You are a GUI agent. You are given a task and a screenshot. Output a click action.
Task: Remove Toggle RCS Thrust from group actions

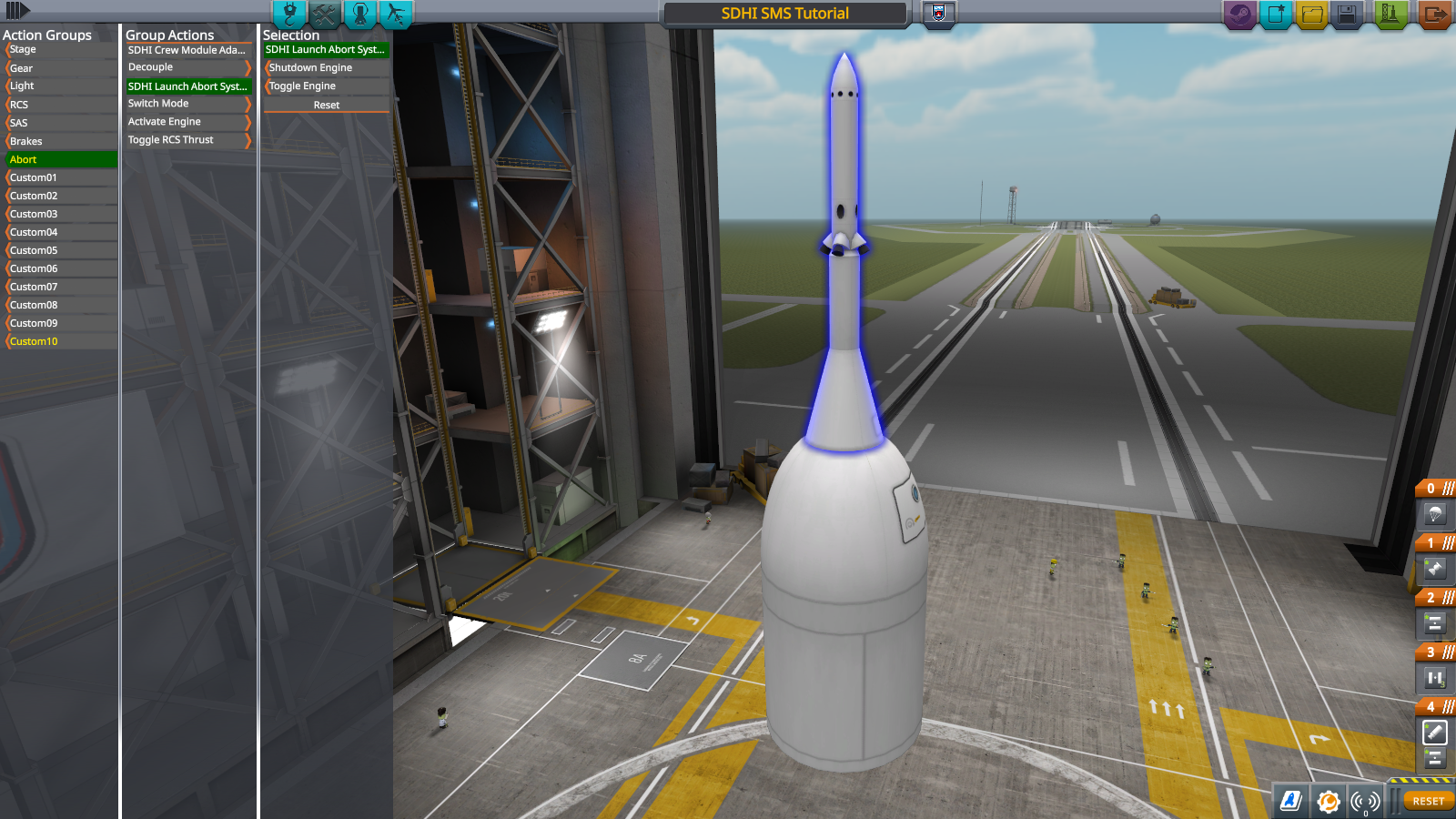click(x=187, y=140)
